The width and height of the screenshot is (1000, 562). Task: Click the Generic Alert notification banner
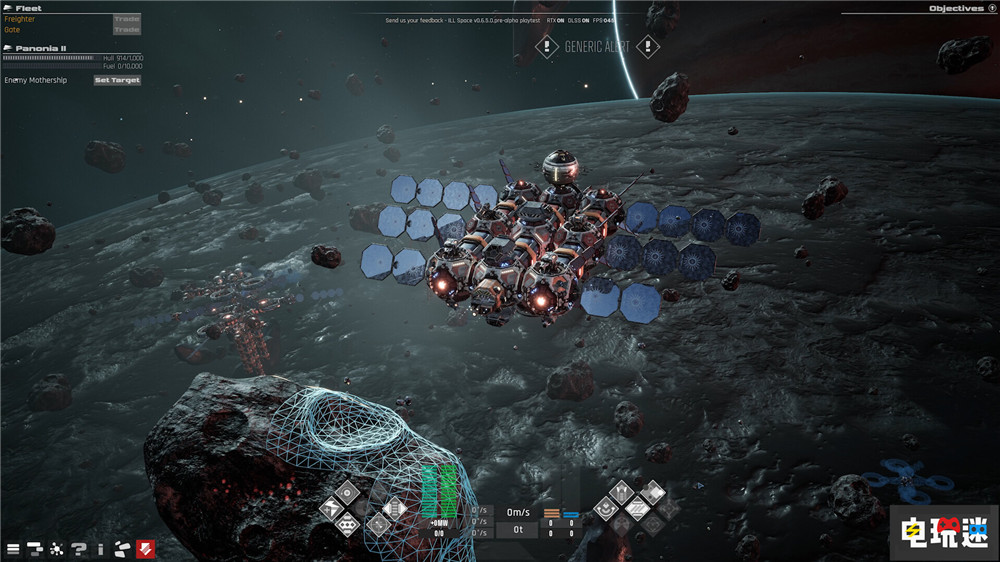click(596, 47)
